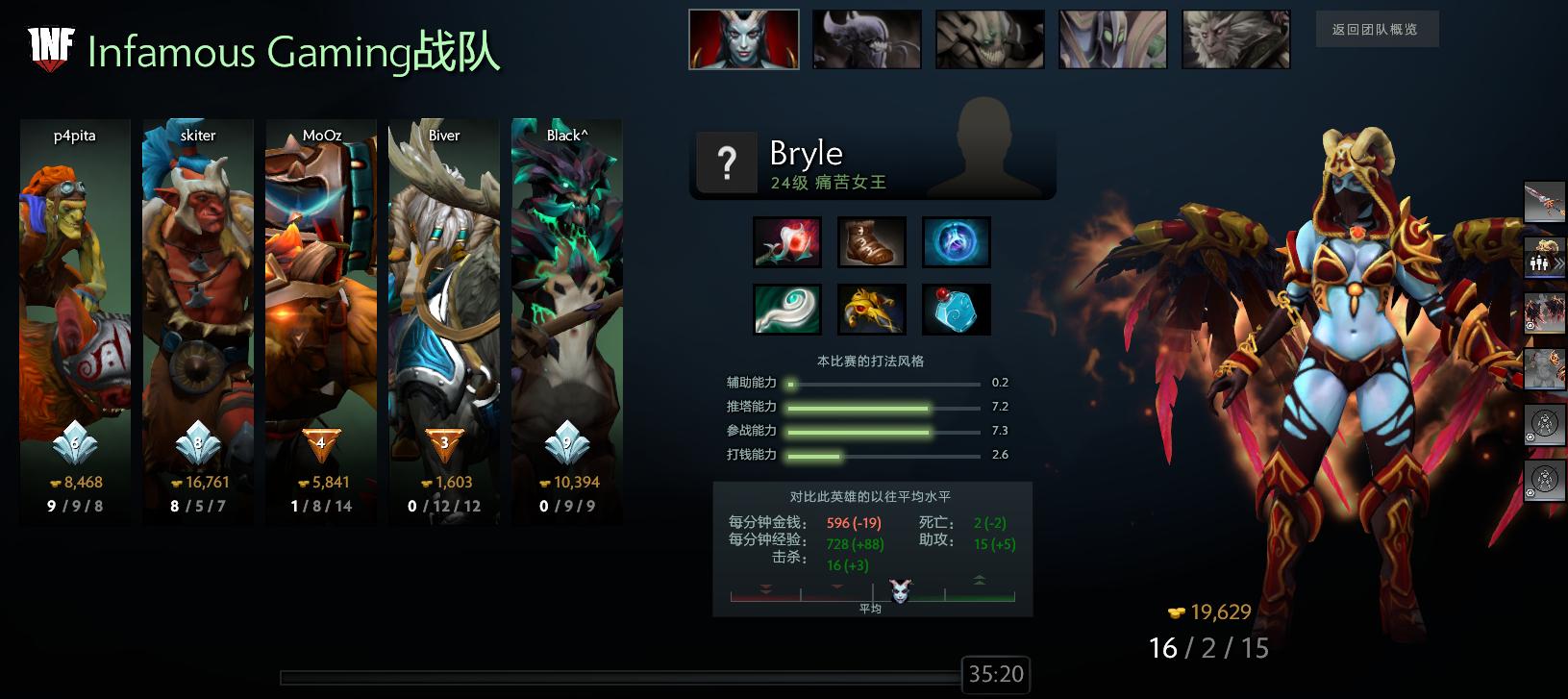Click the 返回团队概览 button
Screen dimensions: 1568x699
pos(1379,30)
